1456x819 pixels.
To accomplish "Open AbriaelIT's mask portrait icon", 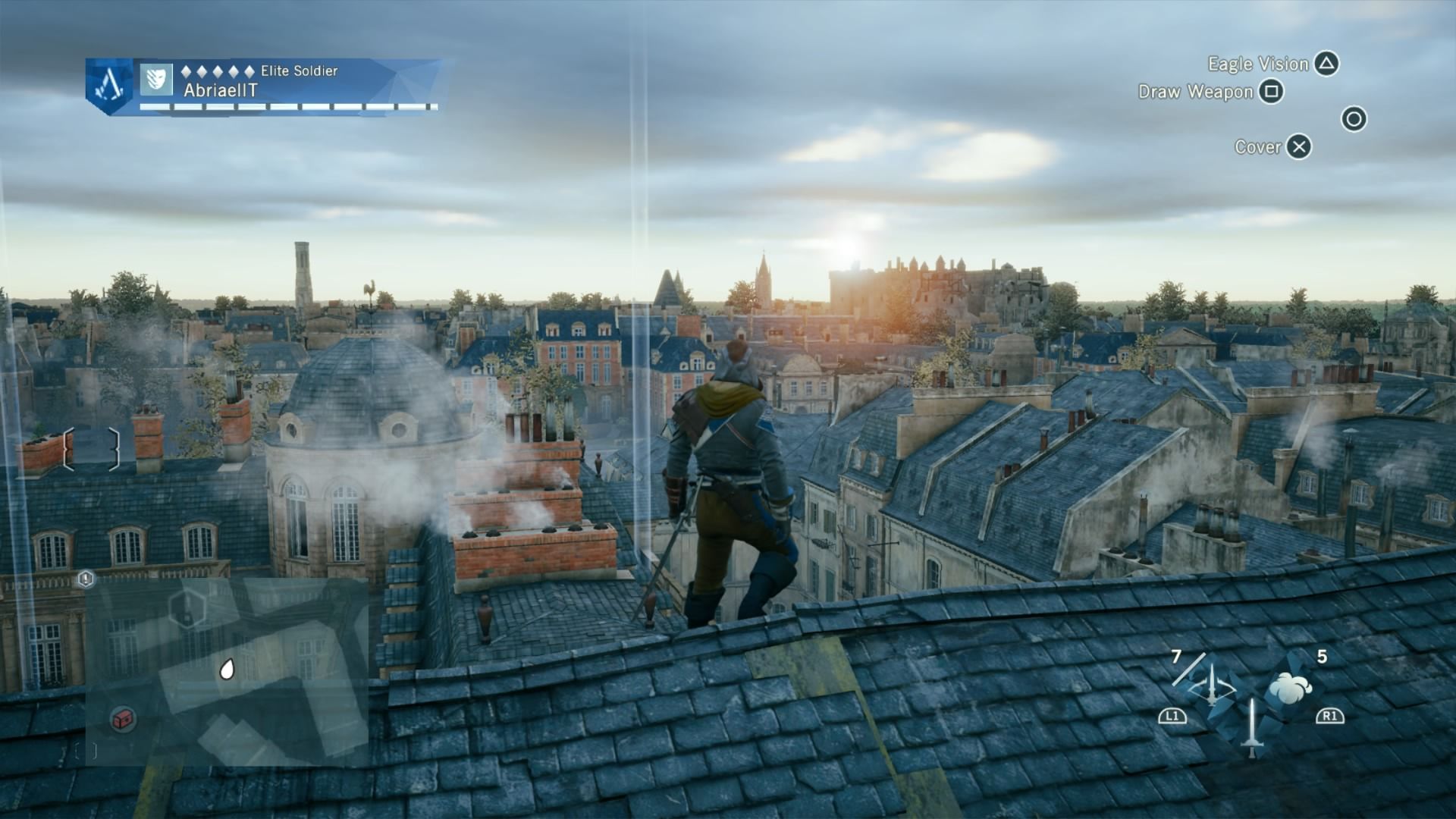I will tap(155, 78).
